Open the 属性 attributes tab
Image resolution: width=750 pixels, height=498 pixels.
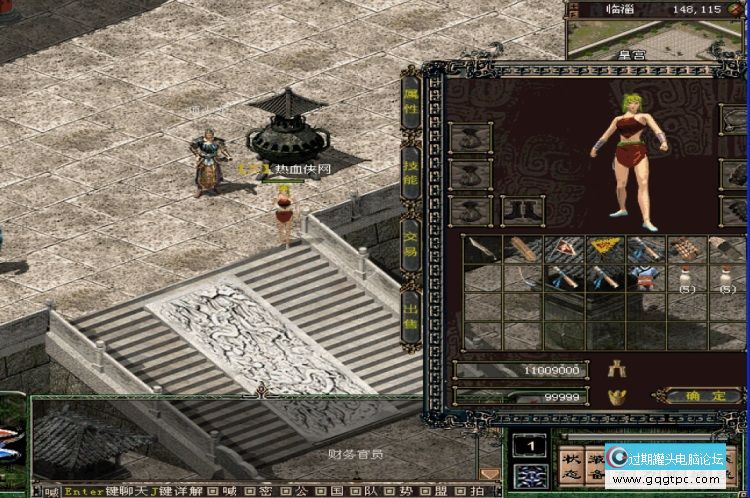click(x=410, y=102)
